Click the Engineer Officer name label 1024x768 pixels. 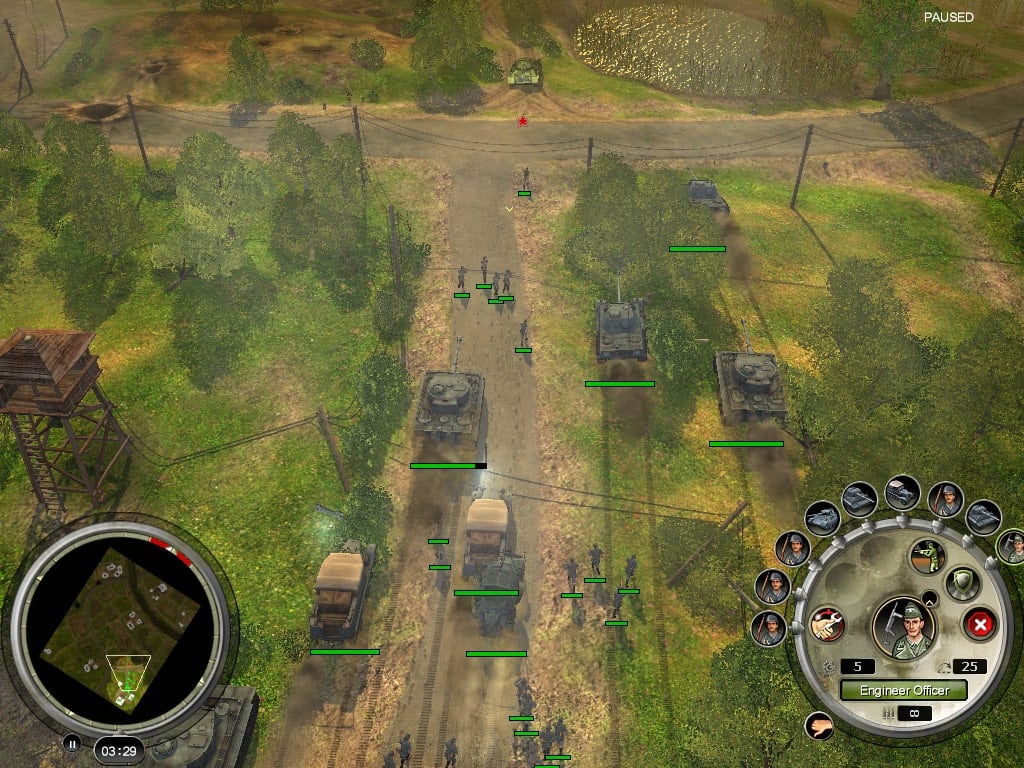[x=903, y=690]
